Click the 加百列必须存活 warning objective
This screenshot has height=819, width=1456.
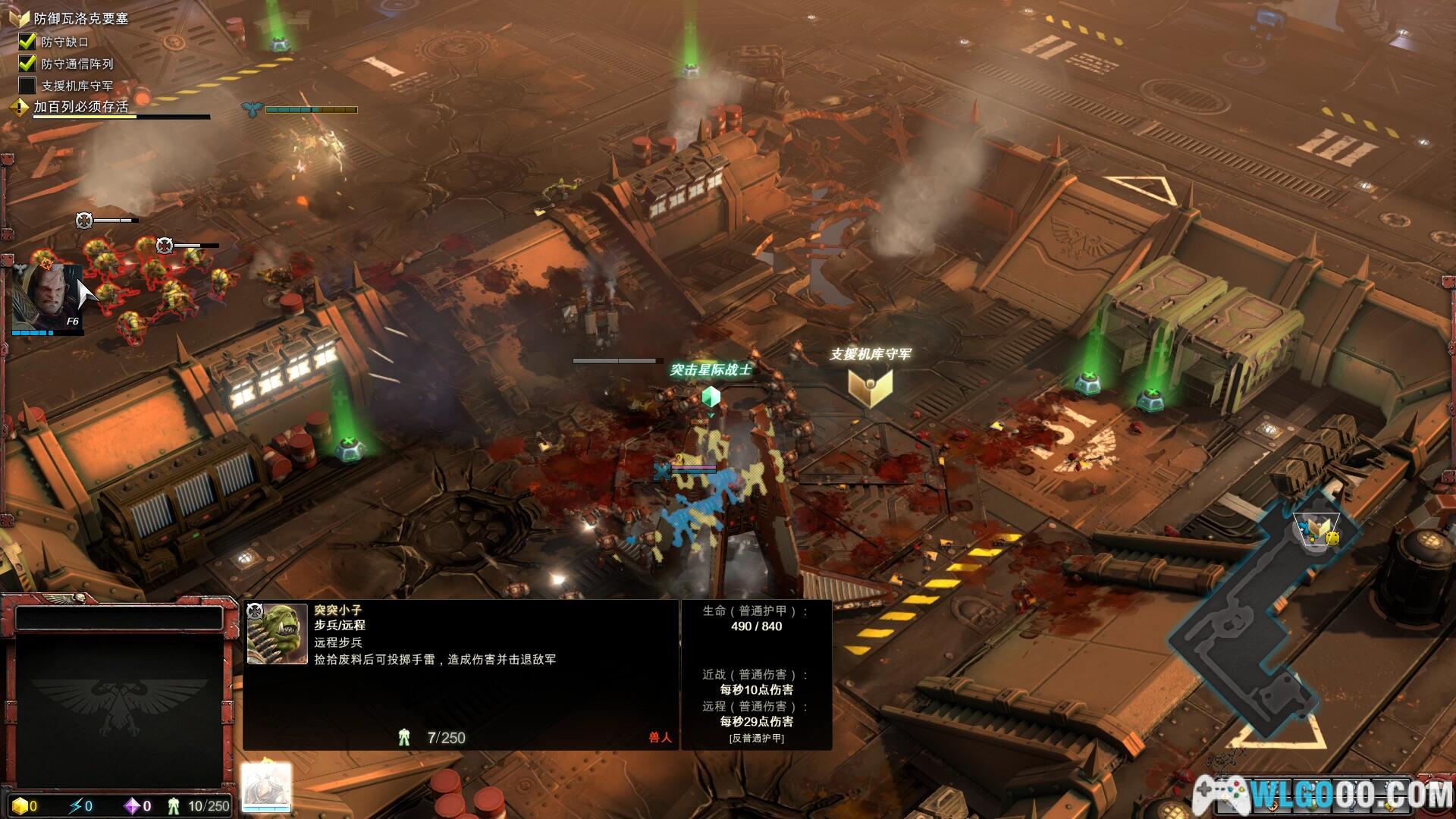80,107
